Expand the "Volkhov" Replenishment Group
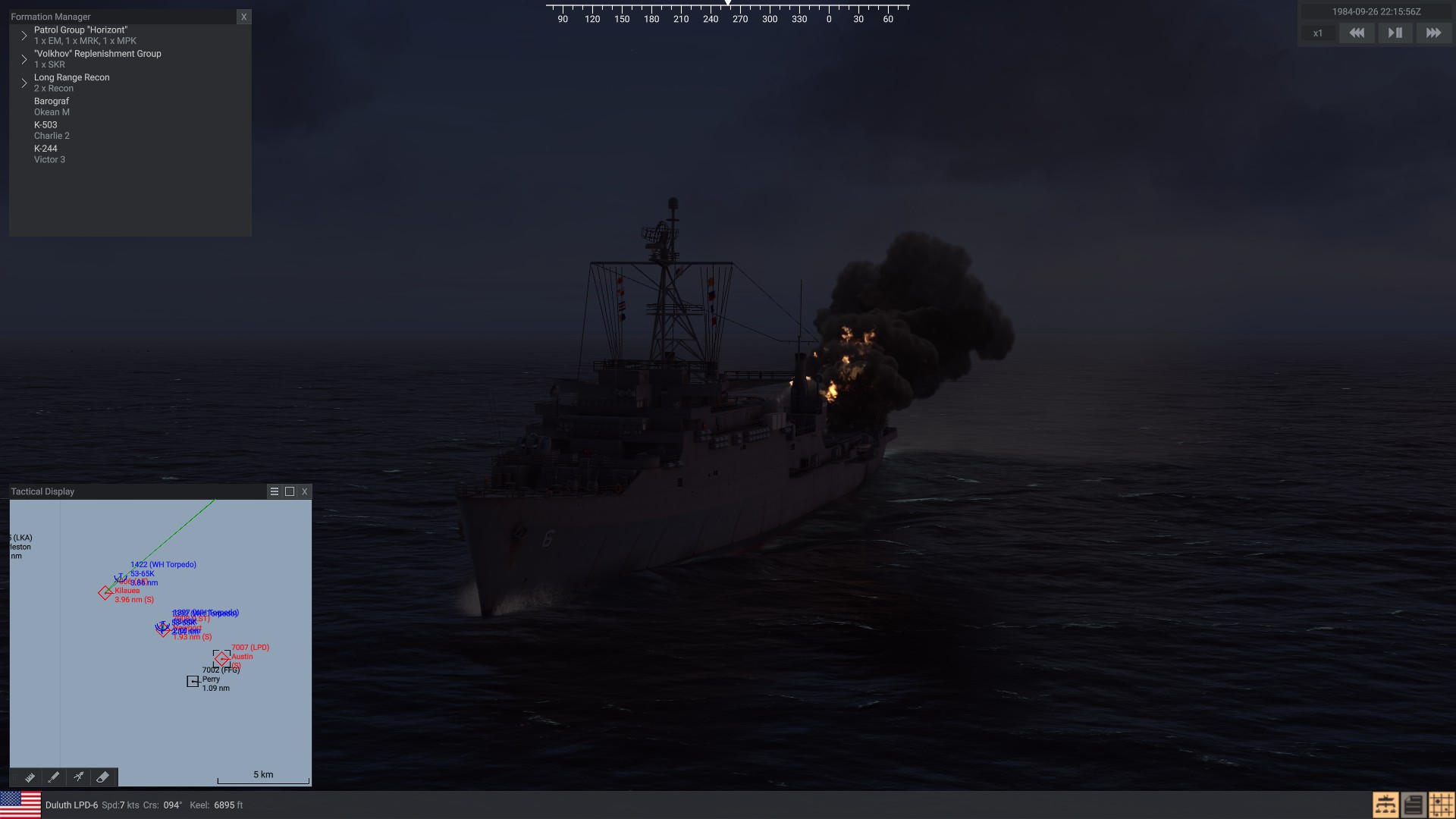Image resolution: width=1456 pixels, height=819 pixels. pos(24,59)
